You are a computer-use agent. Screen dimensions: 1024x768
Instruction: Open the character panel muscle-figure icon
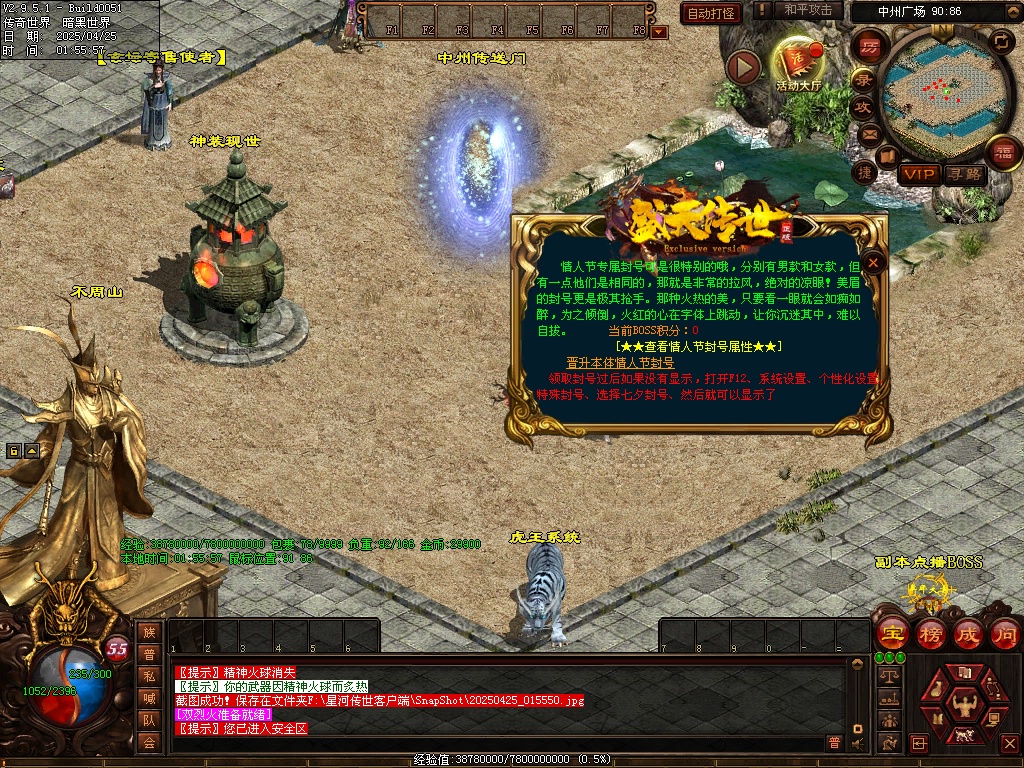pyautogui.click(x=965, y=706)
